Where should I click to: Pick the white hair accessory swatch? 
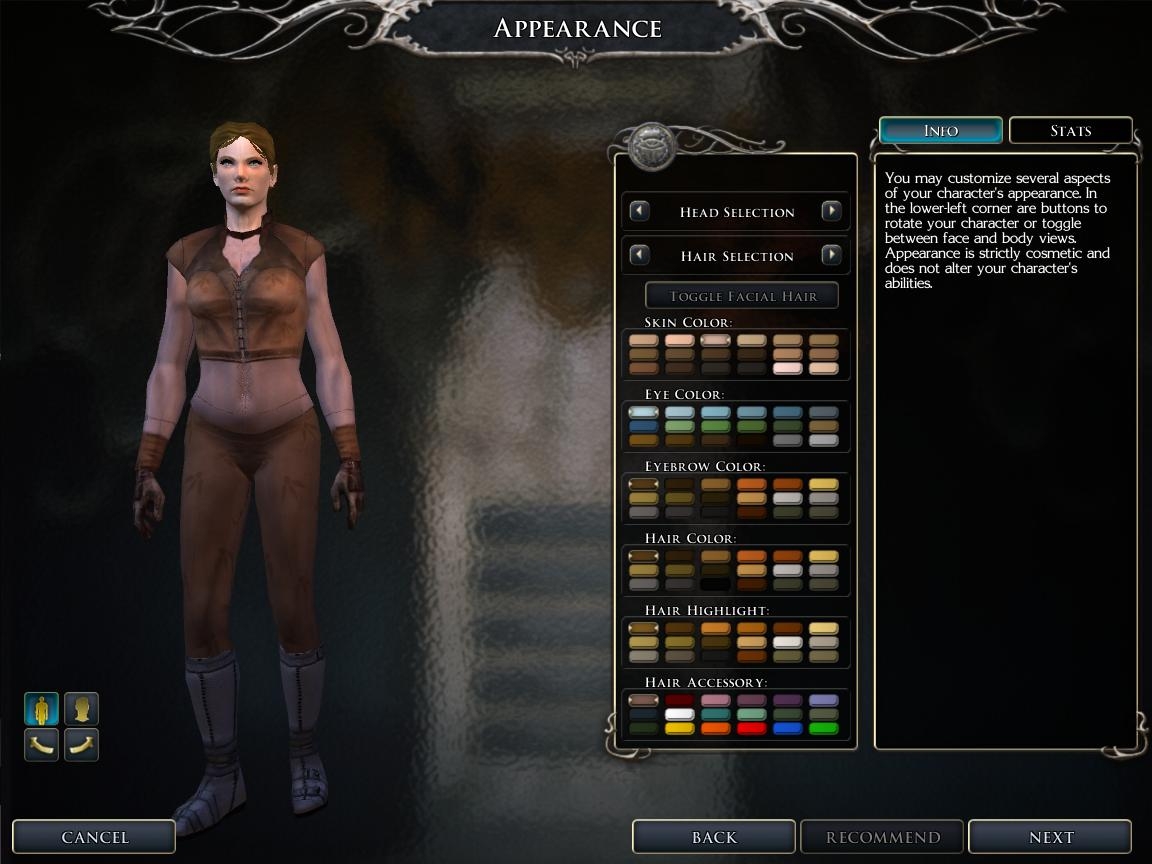click(680, 715)
